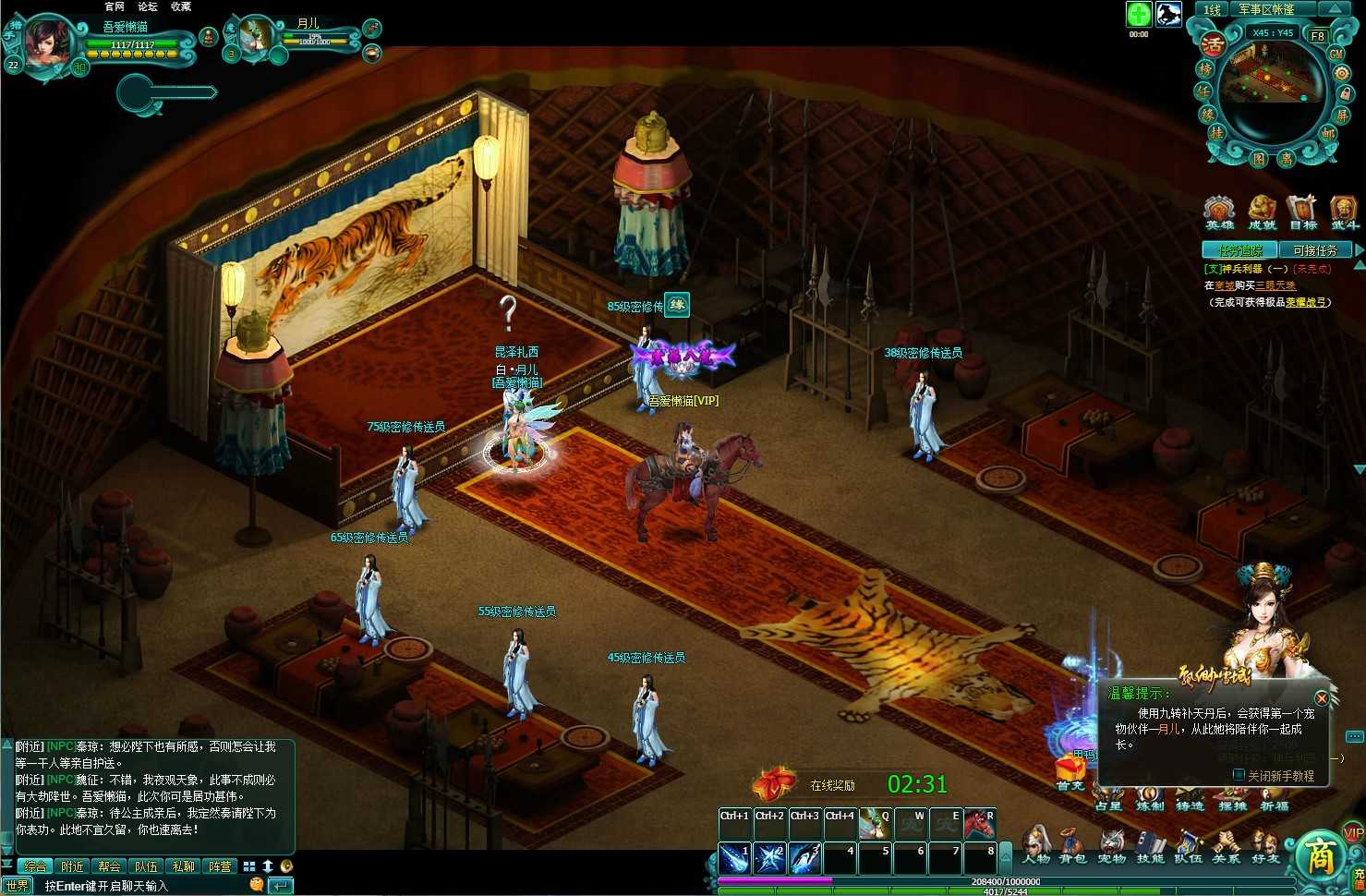This screenshot has width=1366, height=896.
Task: Open the 首充 first-recharge gift box
Action: pos(1070,770)
